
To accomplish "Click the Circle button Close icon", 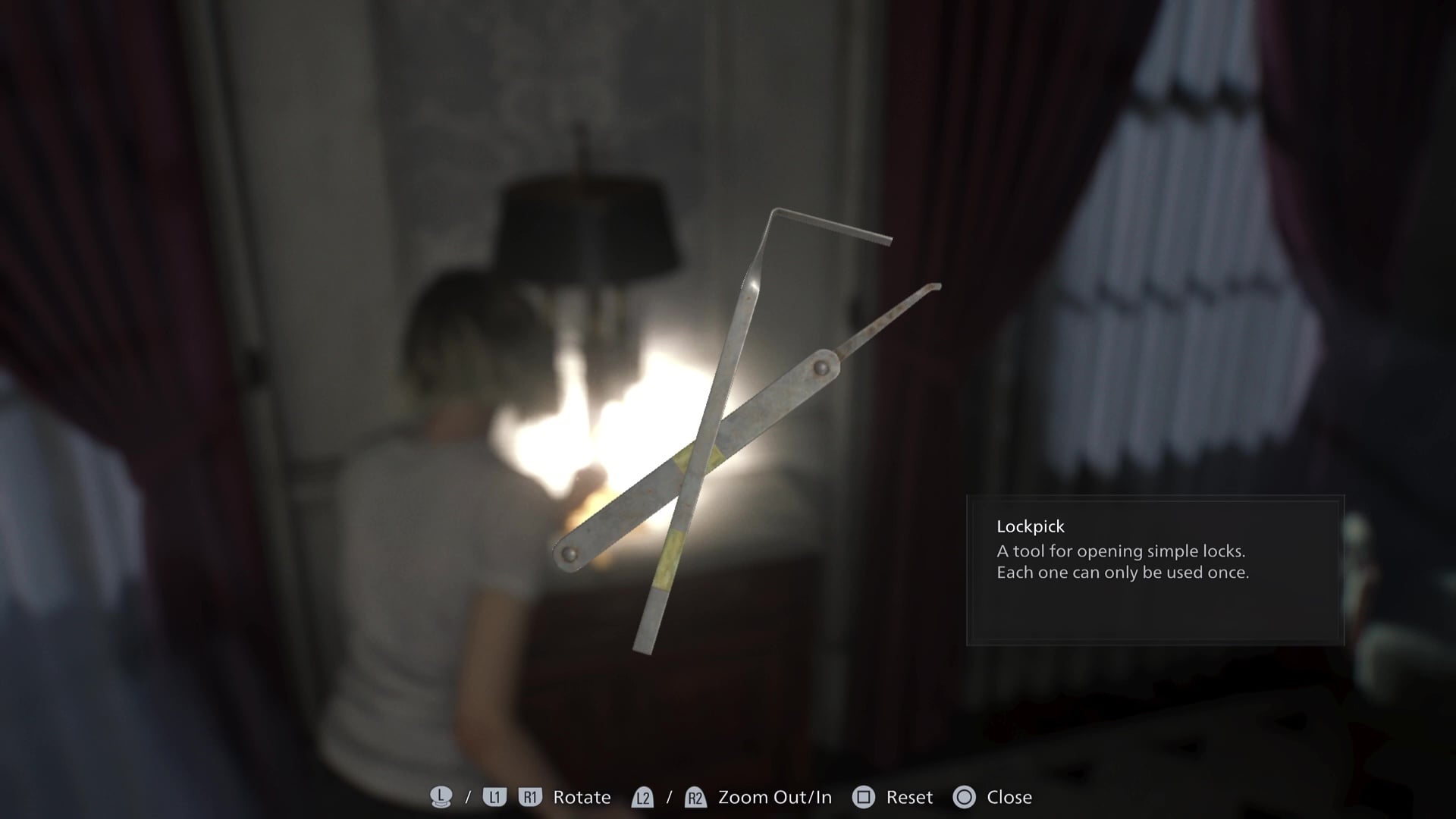I will pos(965,797).
